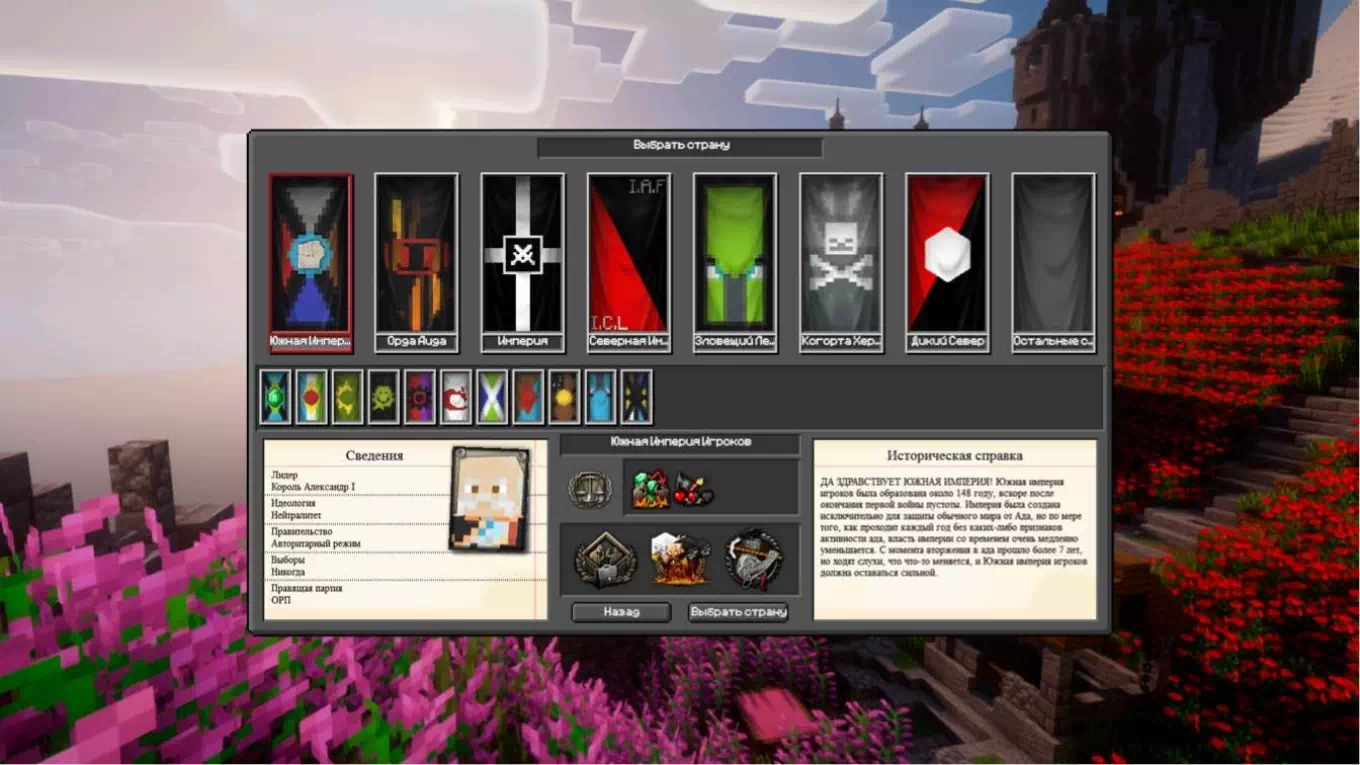This screenshot has width=1360, height=765.
Task: Select the Южная Империя banner
Action: [x=310, y=255]
